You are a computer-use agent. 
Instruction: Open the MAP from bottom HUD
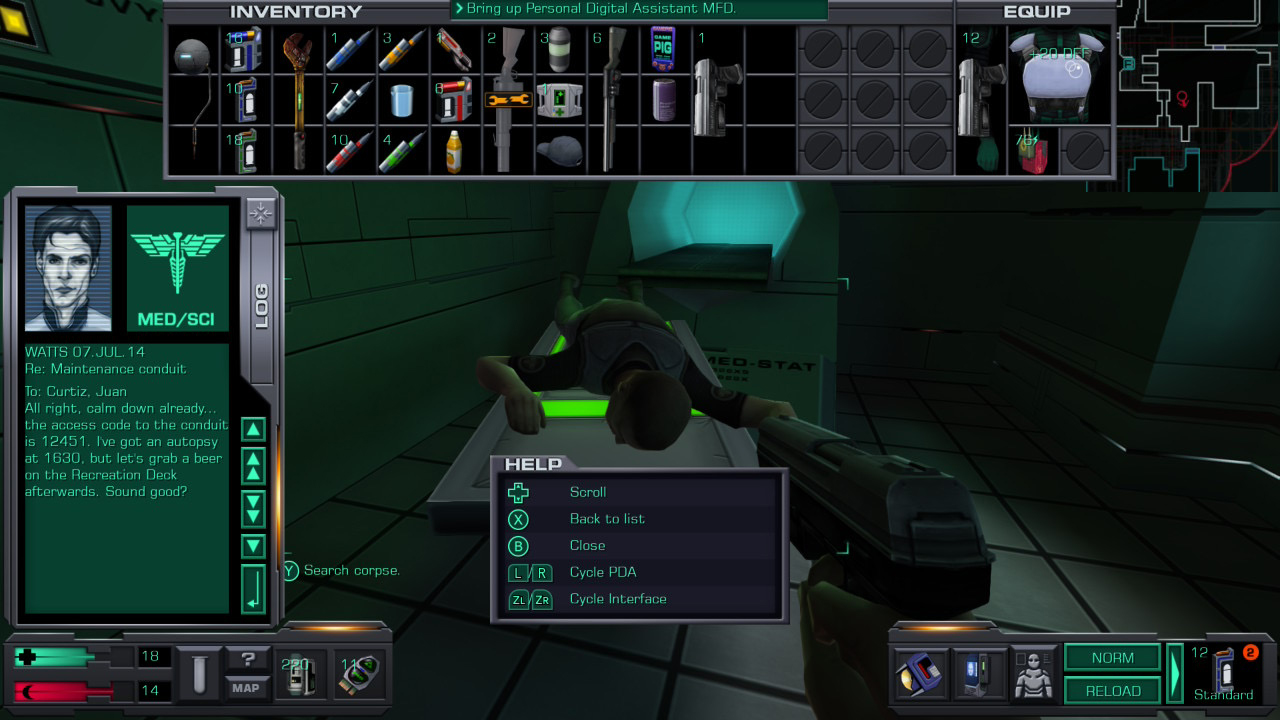(245, 687)
